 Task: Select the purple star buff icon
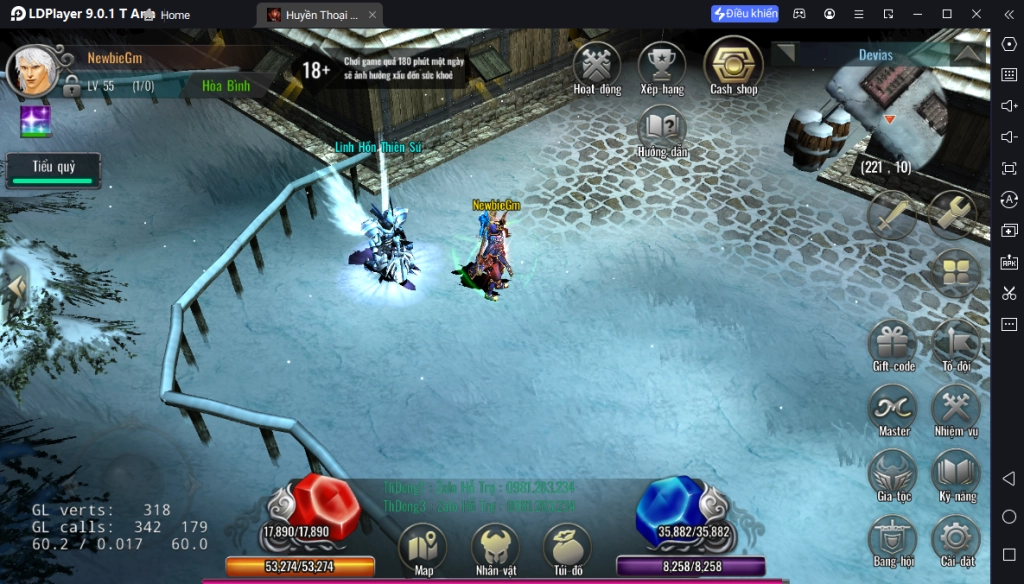(36, 122)
